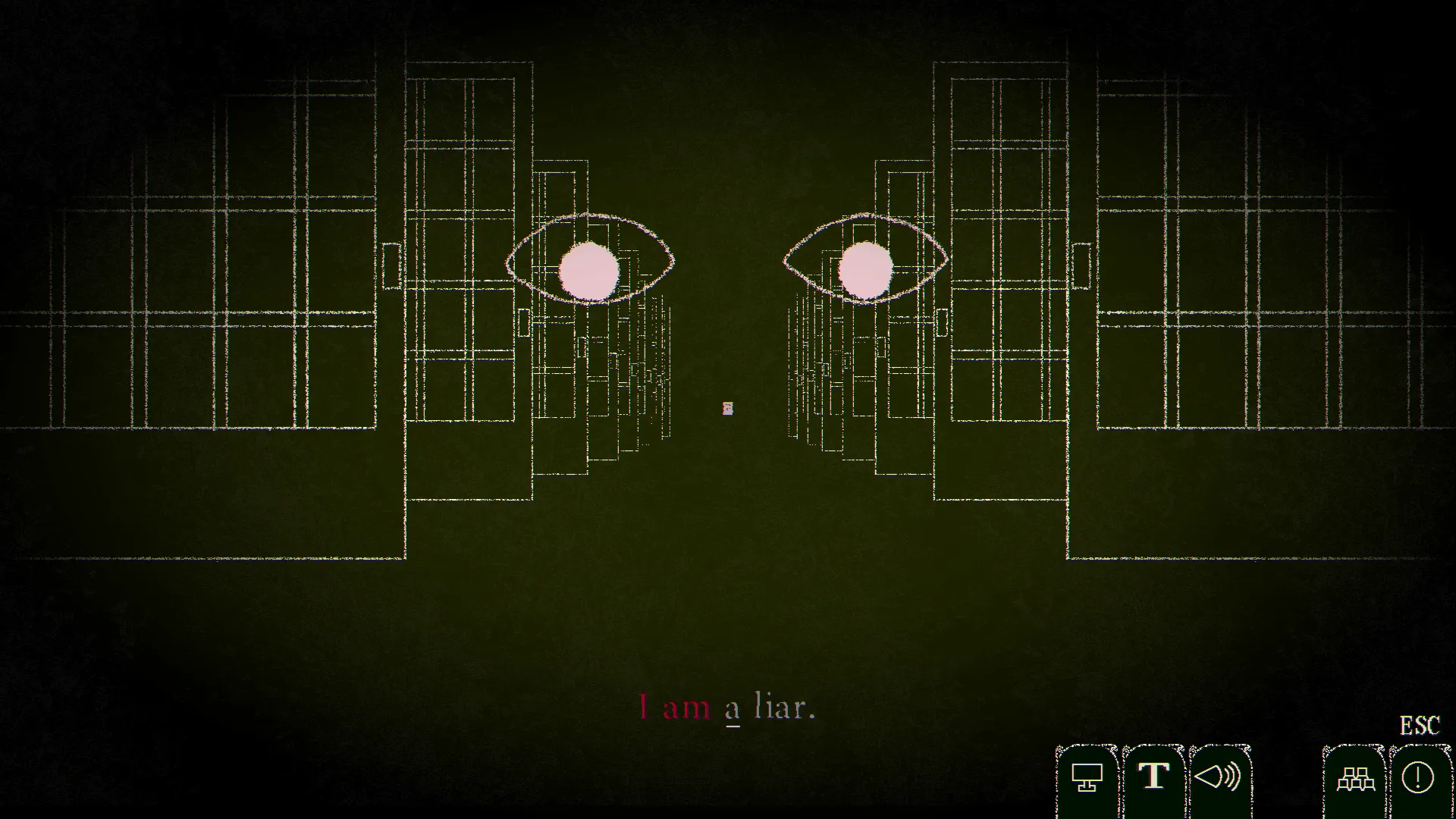Click the left eye's pink pupil
This screenshot has width=1456, height=819.
click(589, 269)
